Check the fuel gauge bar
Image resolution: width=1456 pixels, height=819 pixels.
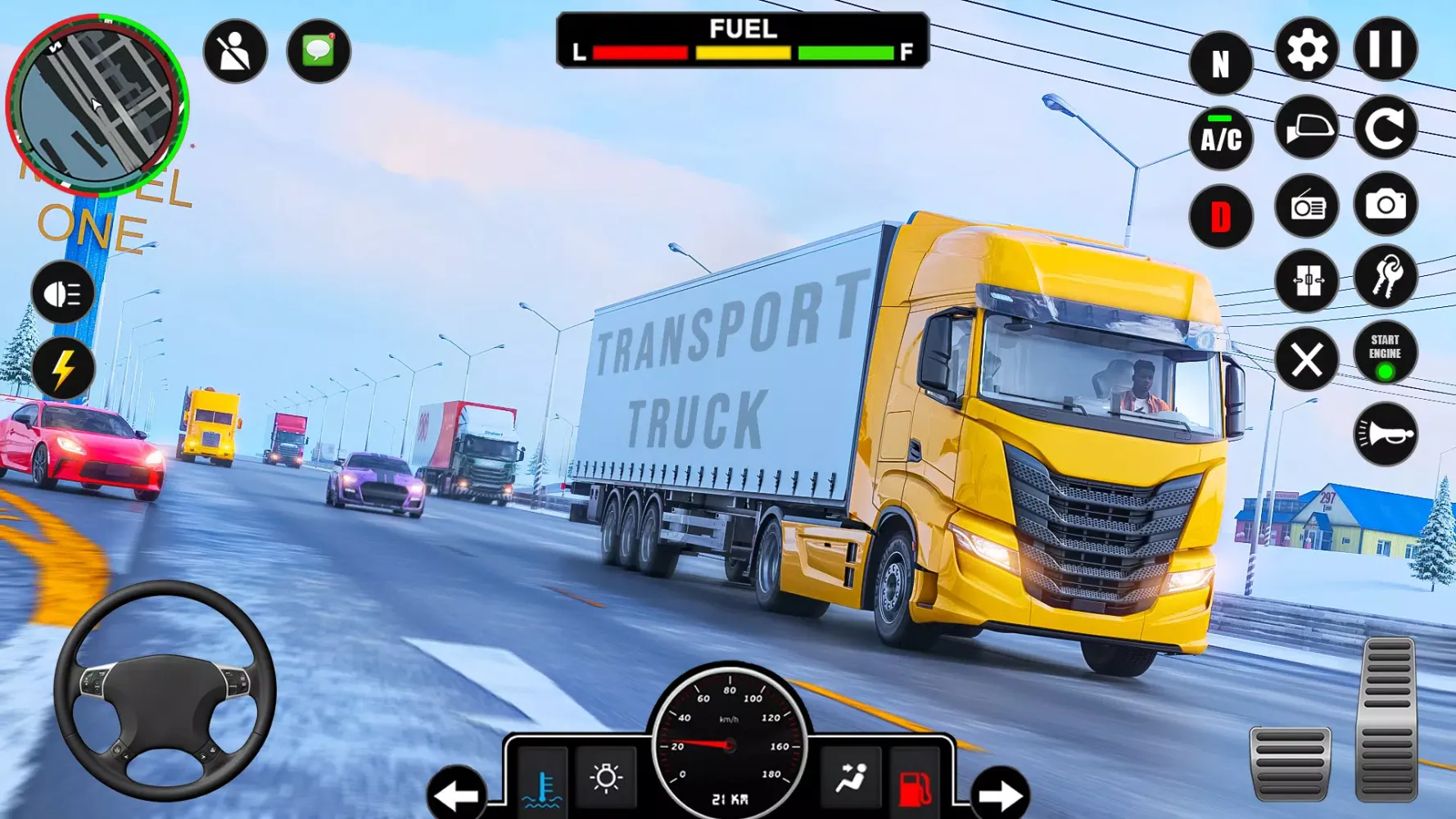735,51
